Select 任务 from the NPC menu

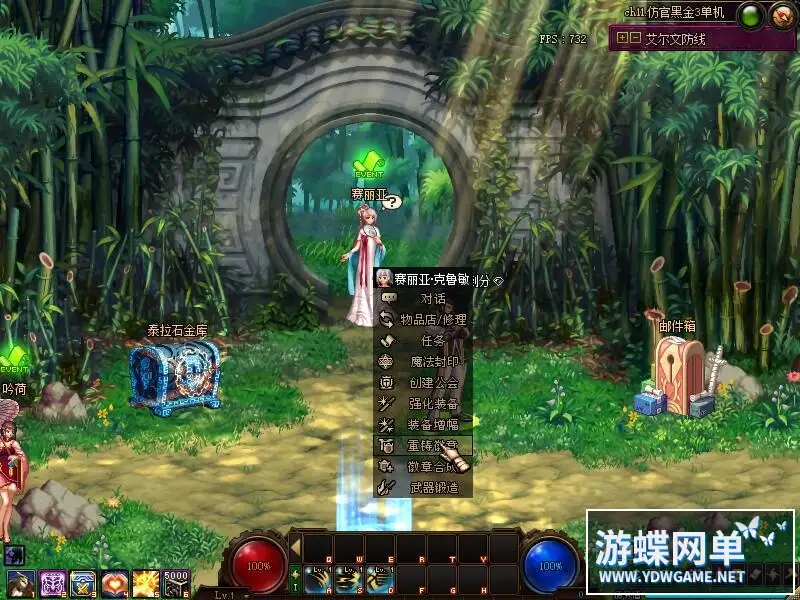[432, 340]
